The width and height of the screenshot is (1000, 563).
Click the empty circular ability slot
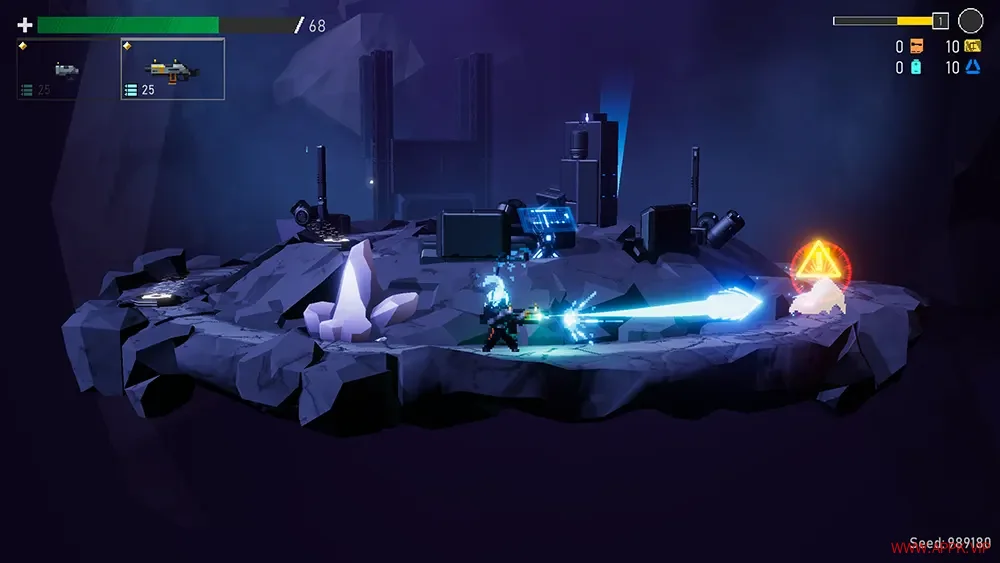[x=970, y=20]
